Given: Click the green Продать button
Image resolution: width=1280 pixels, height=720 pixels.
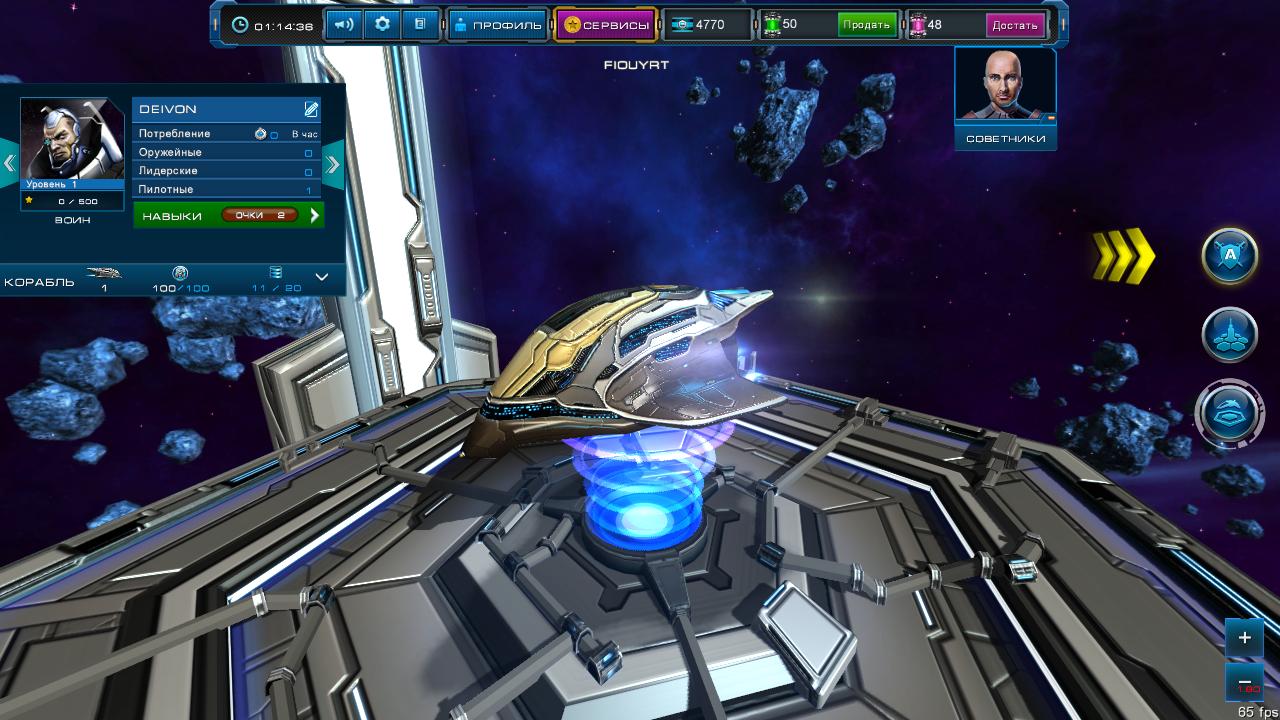Looking at the screenshot, I should point(867,25).
